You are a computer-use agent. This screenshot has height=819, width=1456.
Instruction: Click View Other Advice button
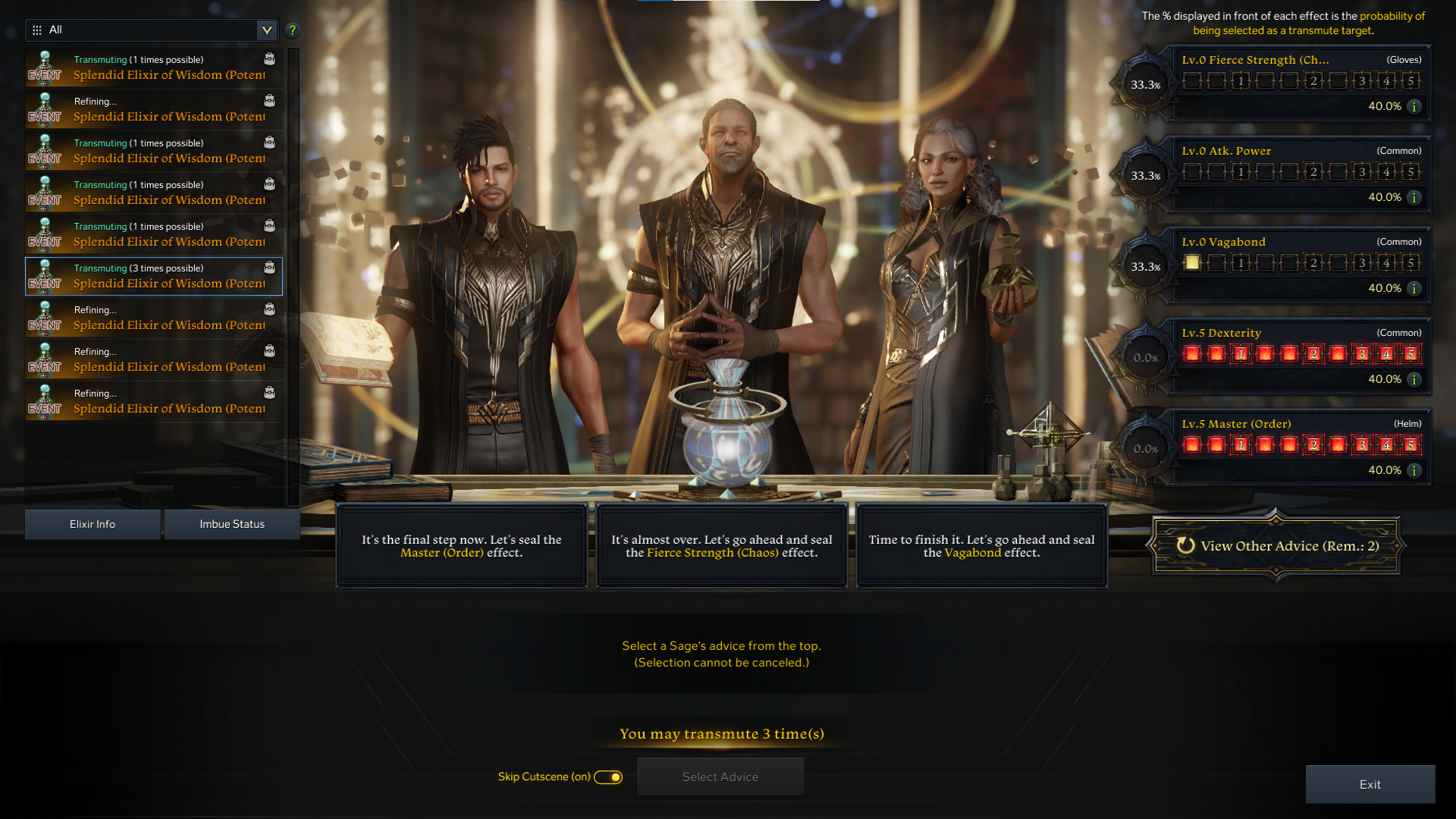pyautogui.click(x=1277, y=546)
